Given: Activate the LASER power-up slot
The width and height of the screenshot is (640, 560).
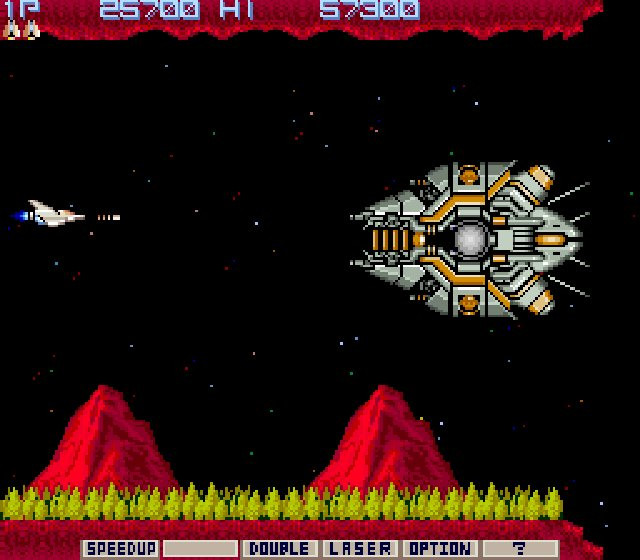Looking at the screenshot, I should pyautogui.click(x=359, y=549).
